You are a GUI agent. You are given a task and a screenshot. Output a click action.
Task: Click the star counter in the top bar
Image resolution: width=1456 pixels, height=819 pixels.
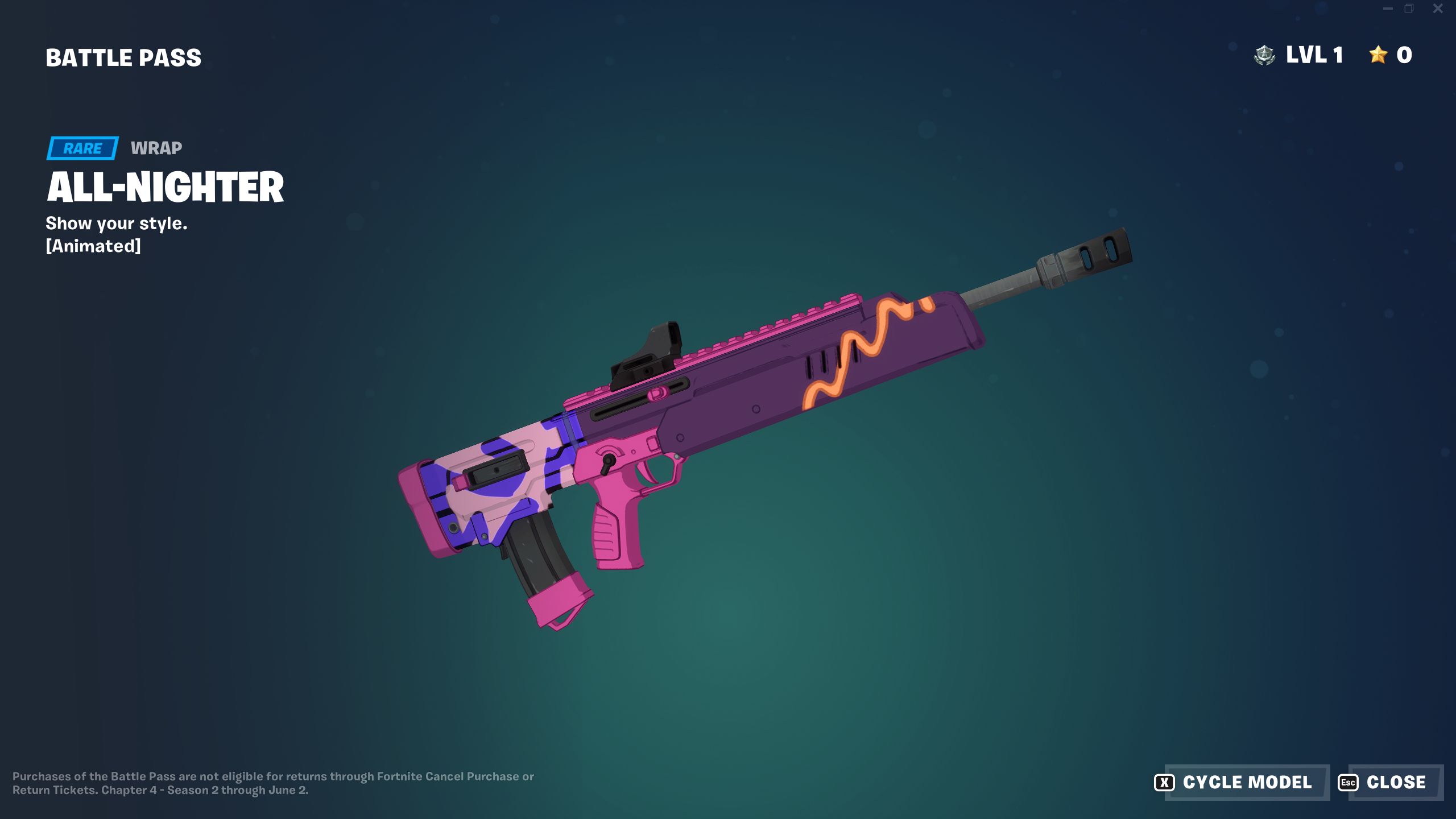click(1391, 55)
